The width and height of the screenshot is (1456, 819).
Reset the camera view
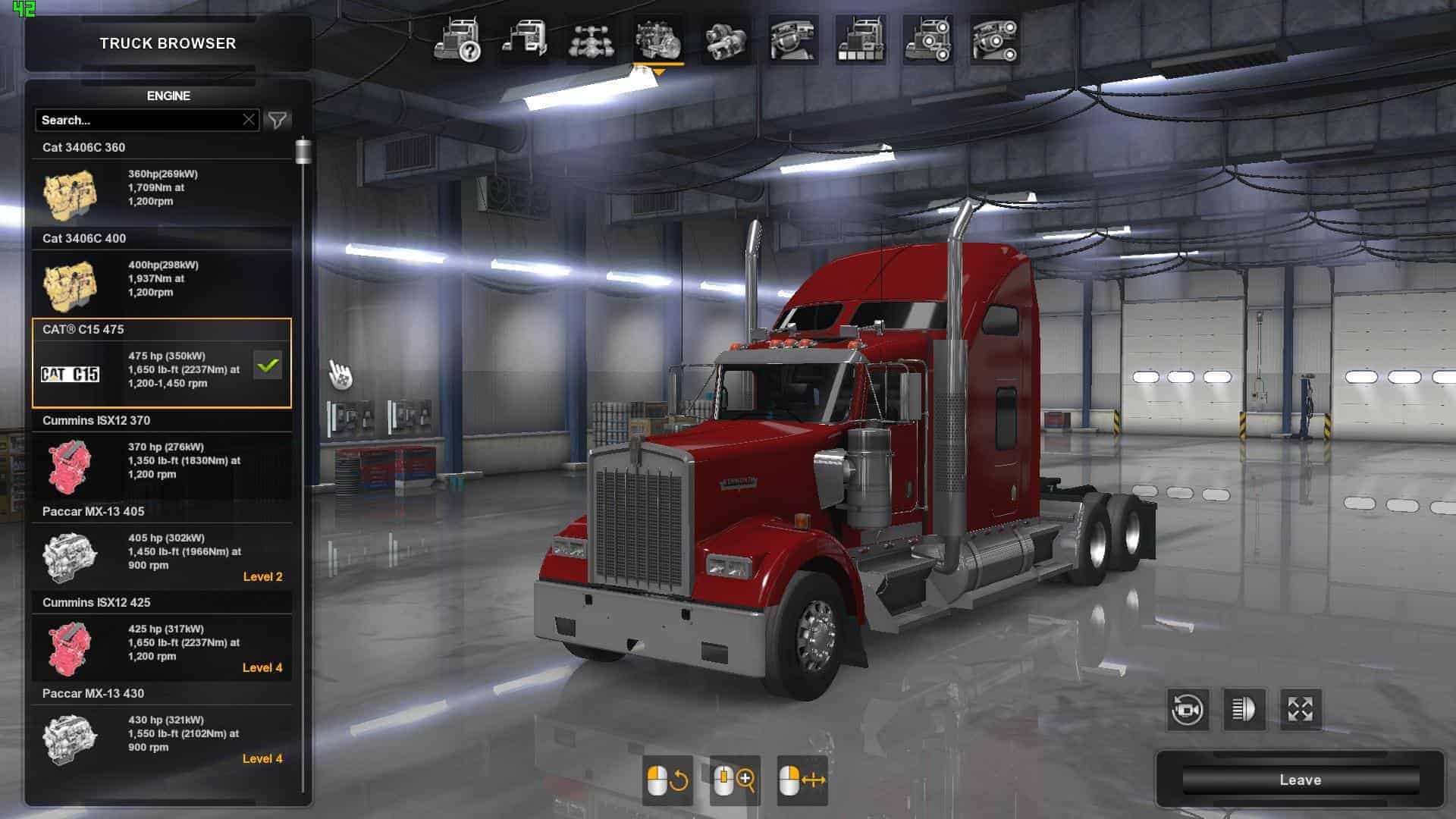pos(1187,710)
